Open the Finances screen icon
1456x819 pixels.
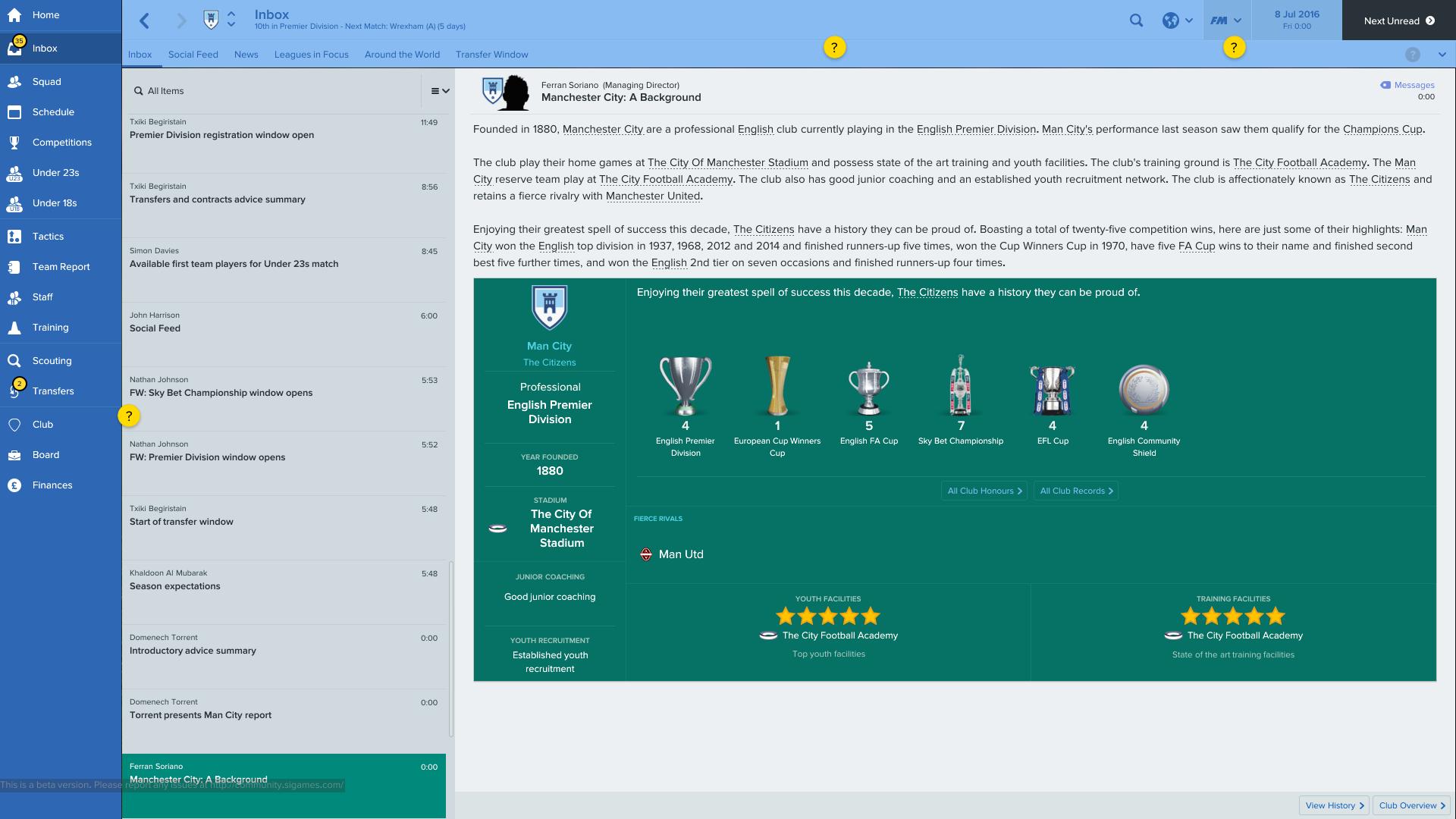pyautogui.click(x=15, y=485)
